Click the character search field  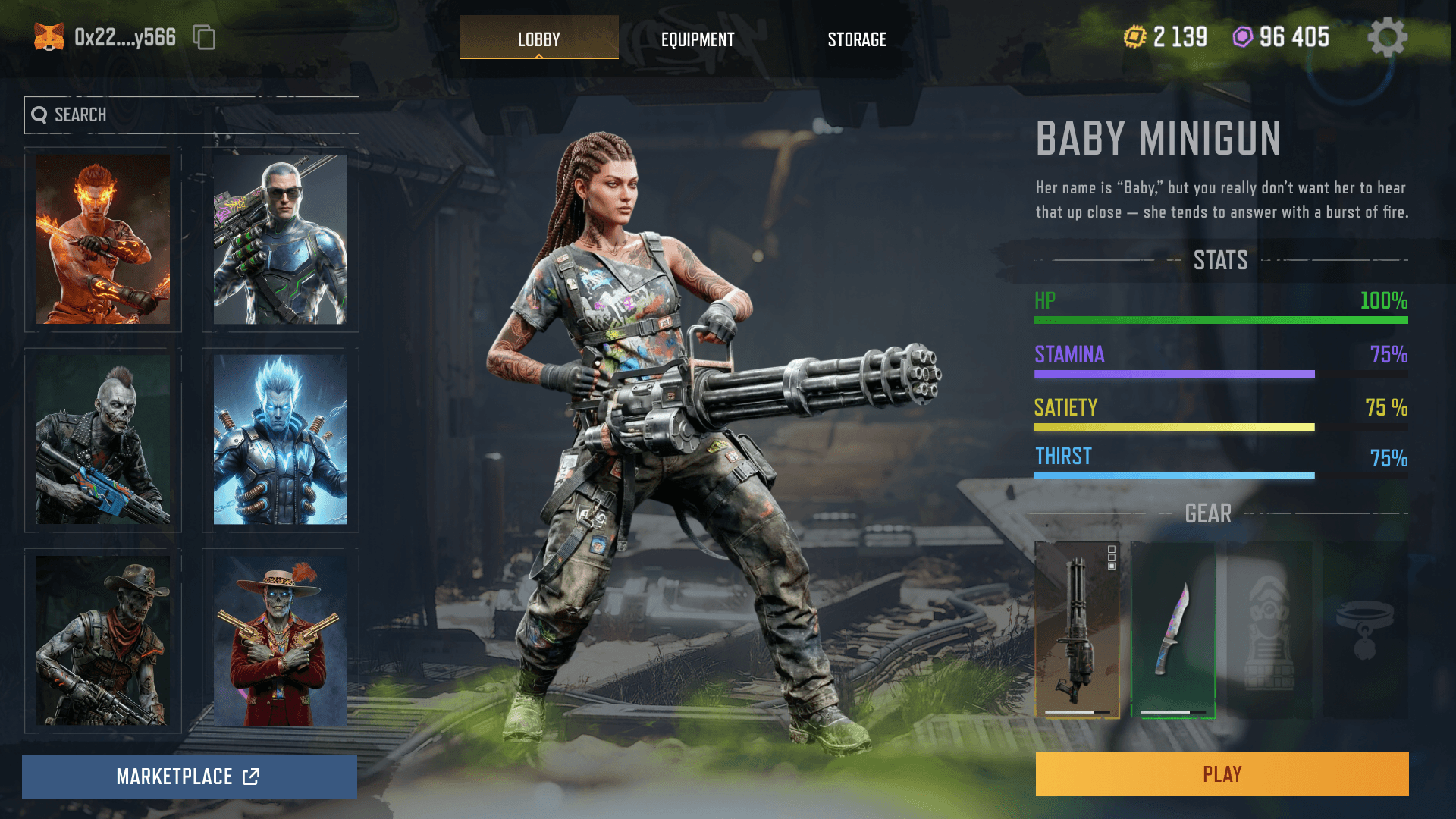coord(192,115)
